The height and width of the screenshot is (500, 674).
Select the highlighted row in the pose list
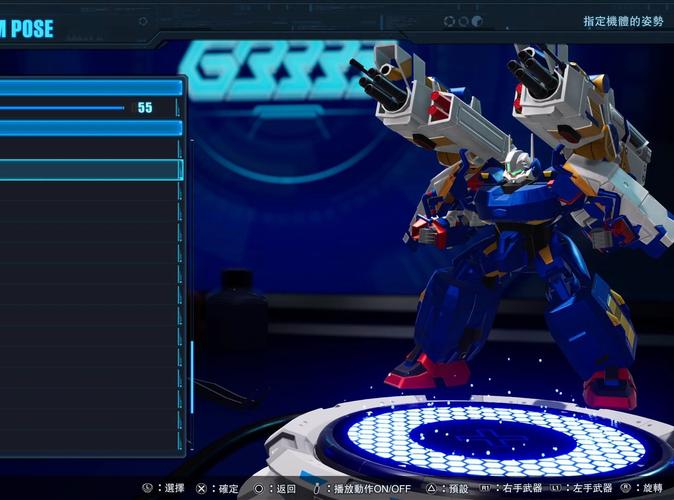90,169
